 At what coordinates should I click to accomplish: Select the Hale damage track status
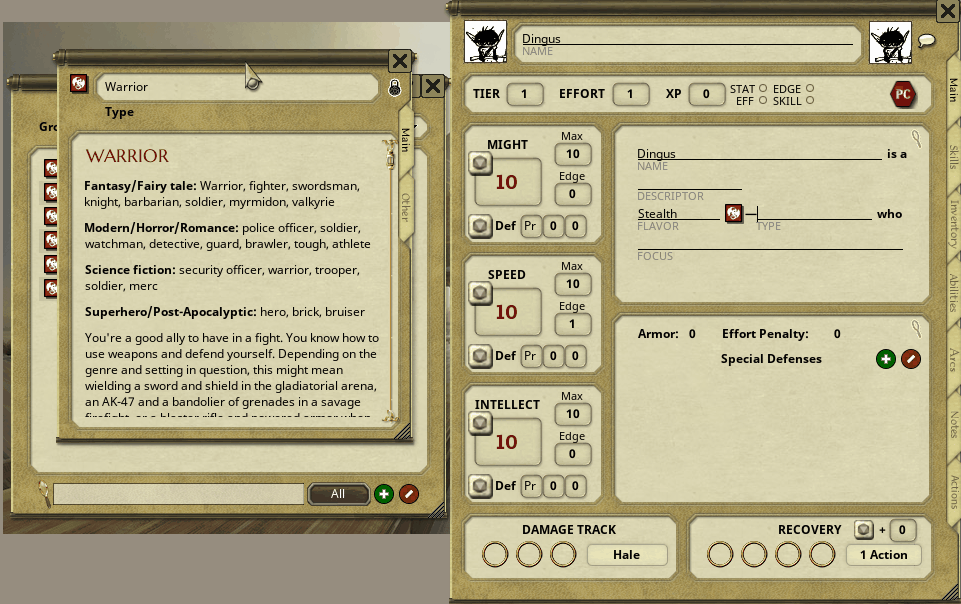(626, 555)
